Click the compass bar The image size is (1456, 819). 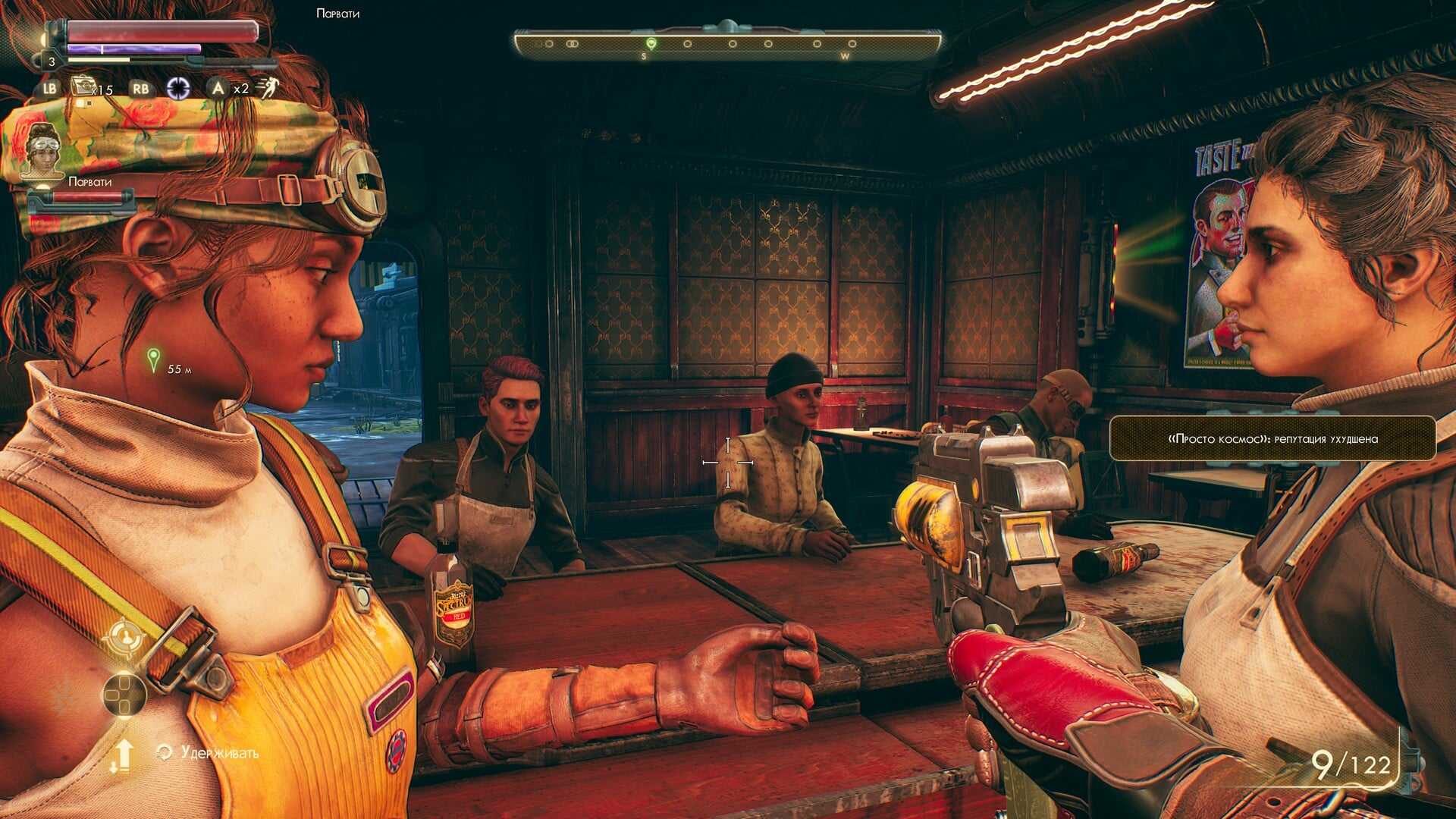point(728,44)
